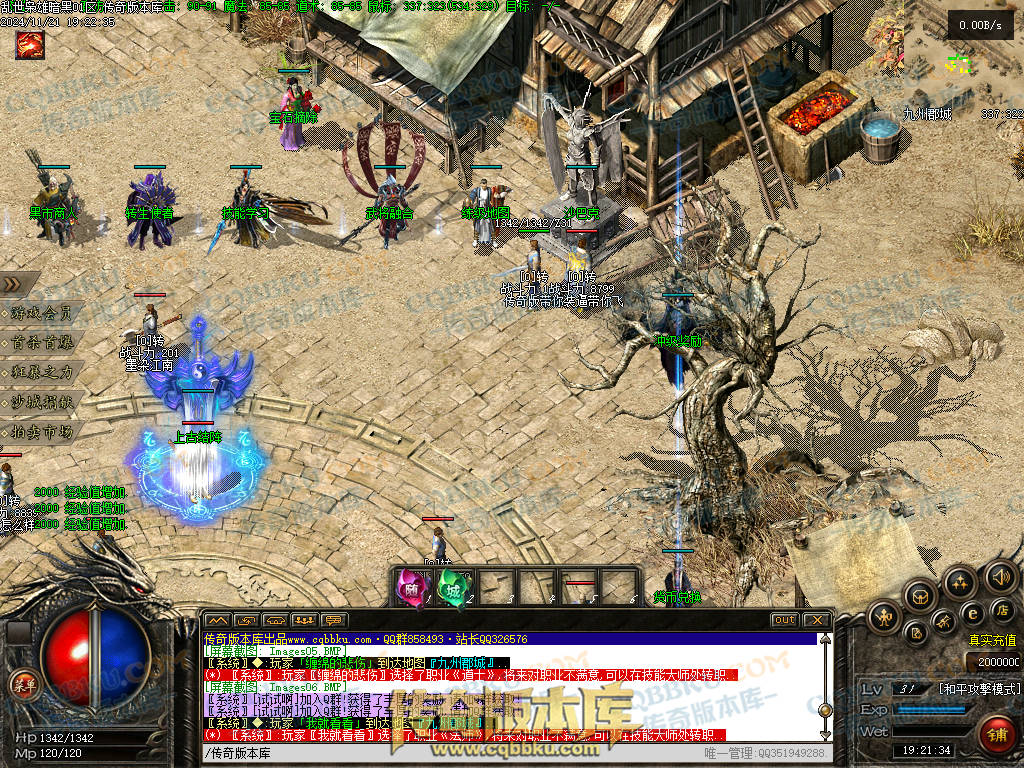Click the round 店 store button
The height and width of the screenshot is (768, 1024).
click(x=1002, y=609)
